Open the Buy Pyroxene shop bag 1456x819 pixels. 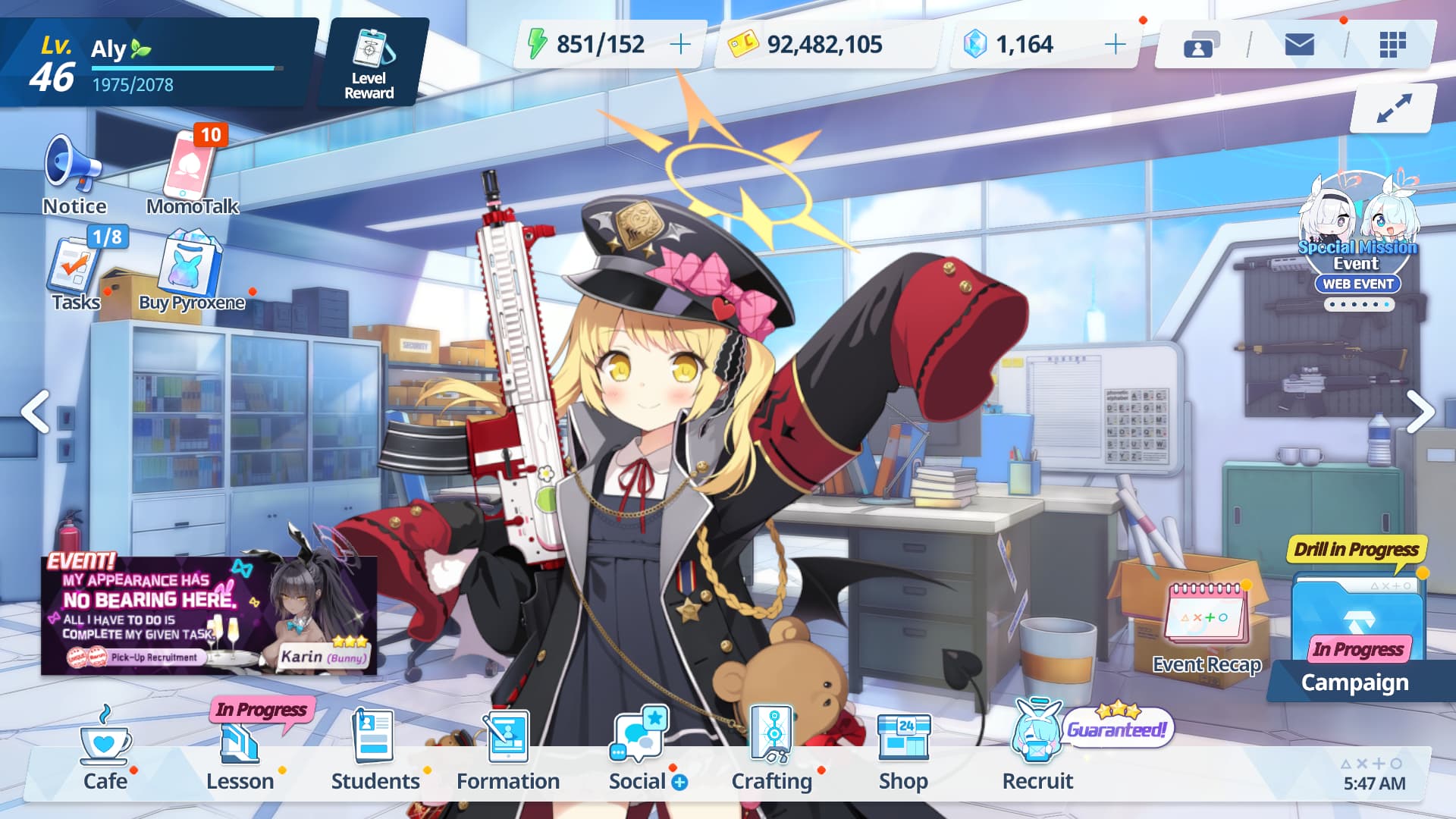191,271
